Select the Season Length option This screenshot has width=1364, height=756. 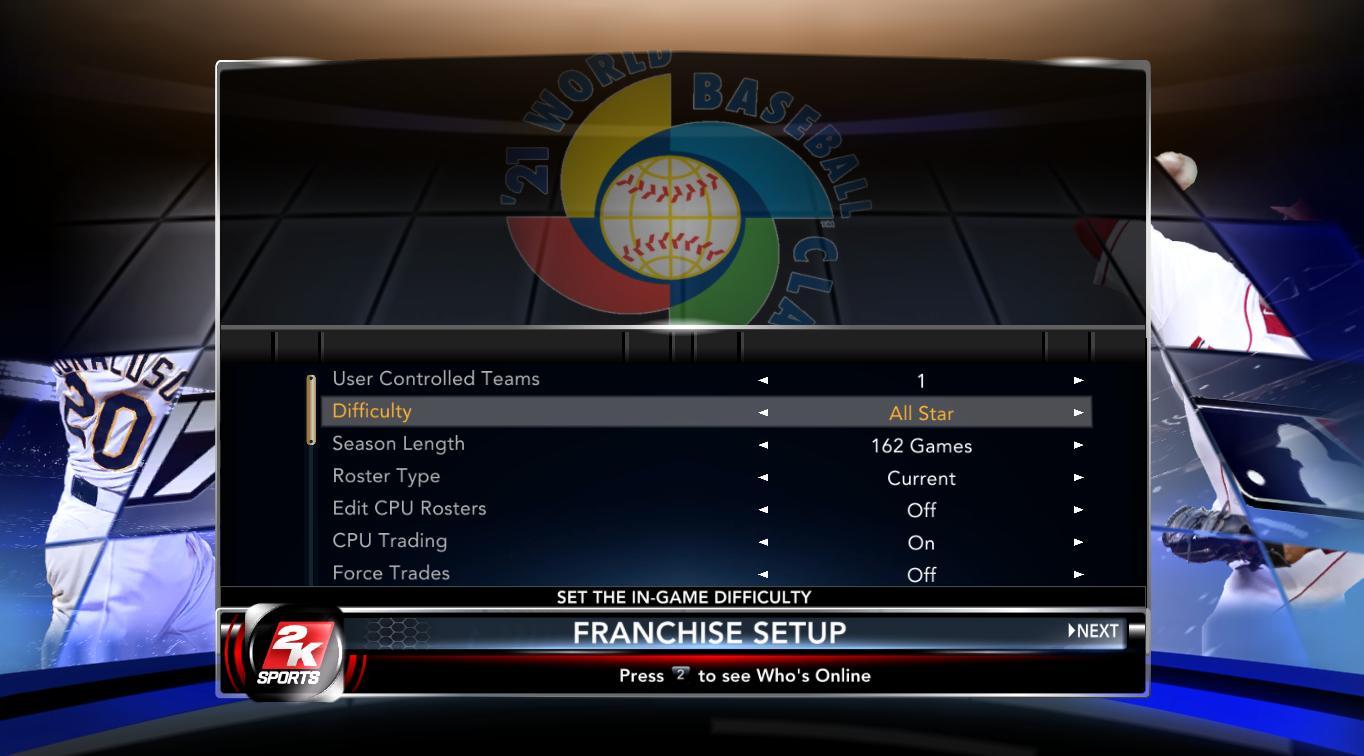[x=398, y=444]
